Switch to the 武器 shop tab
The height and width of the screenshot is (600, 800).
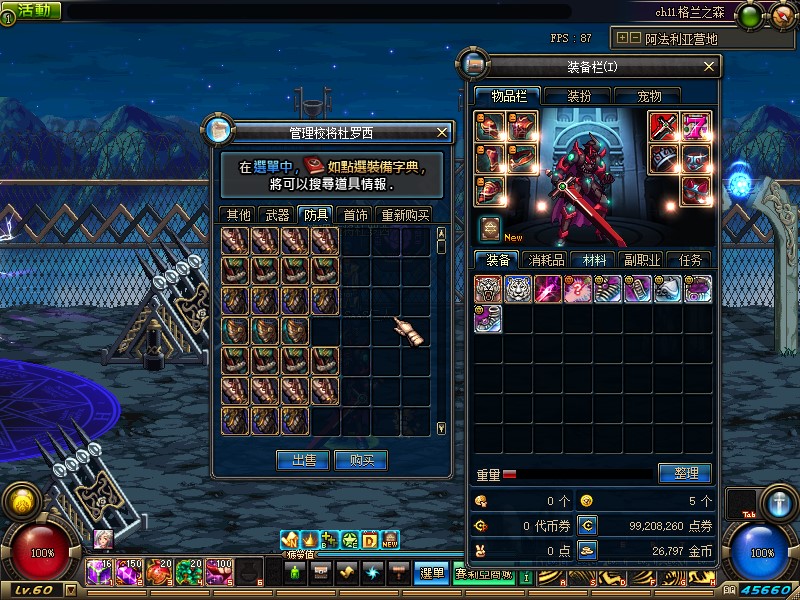(276, 215)
